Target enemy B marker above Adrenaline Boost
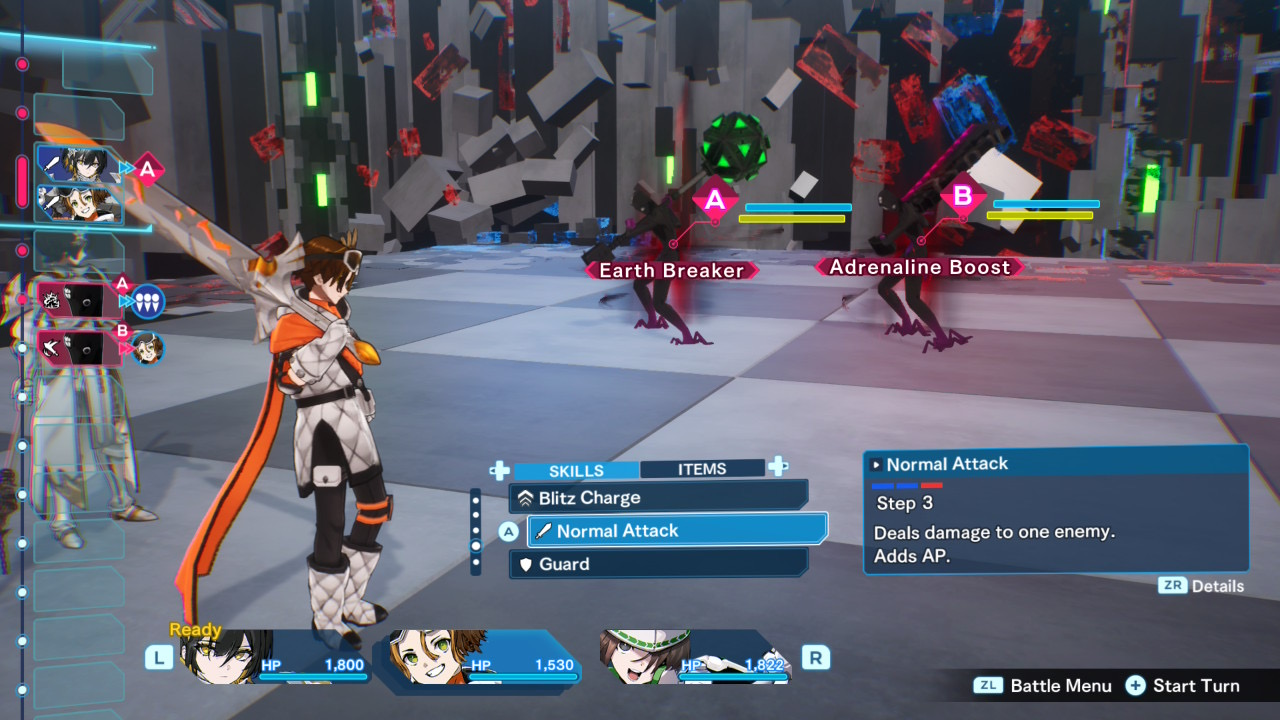 [962, 196]
